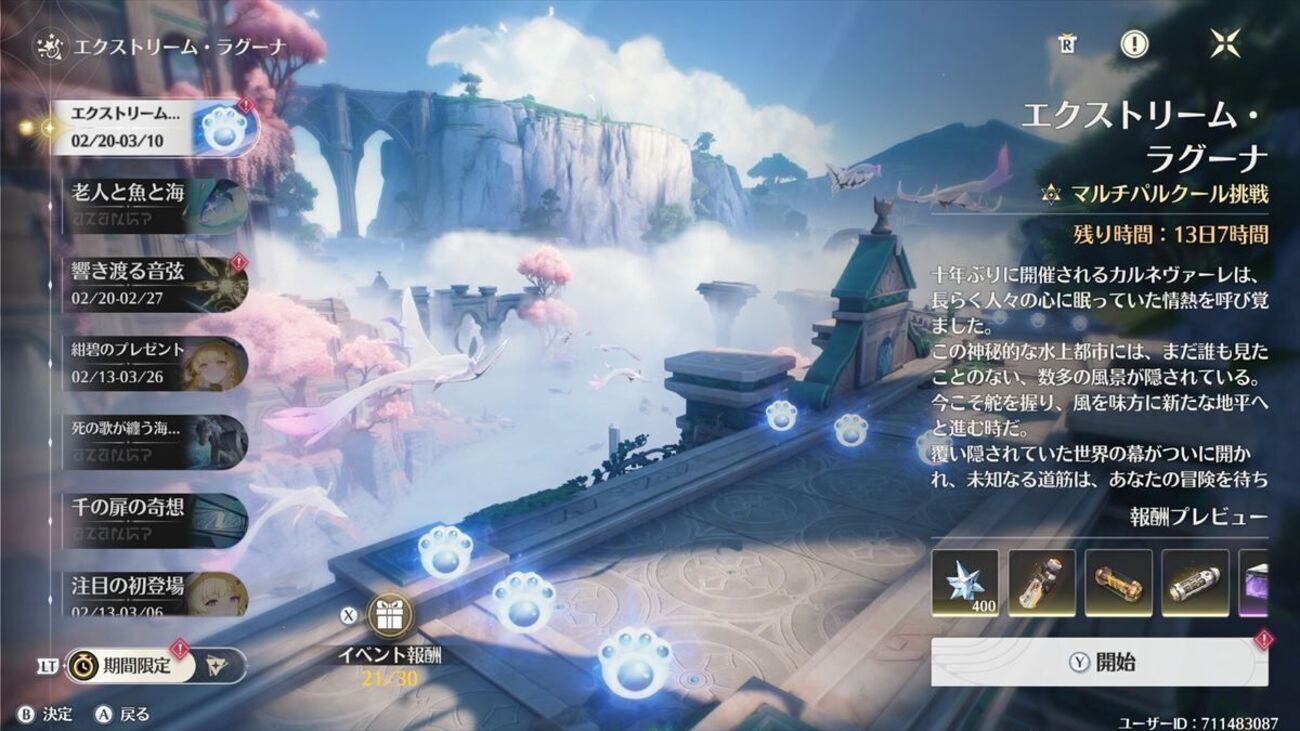Open the イベント報酬 gift box
Viewport: 1300px width, 731px height.
pyautogui.click(x=390, y=615)
